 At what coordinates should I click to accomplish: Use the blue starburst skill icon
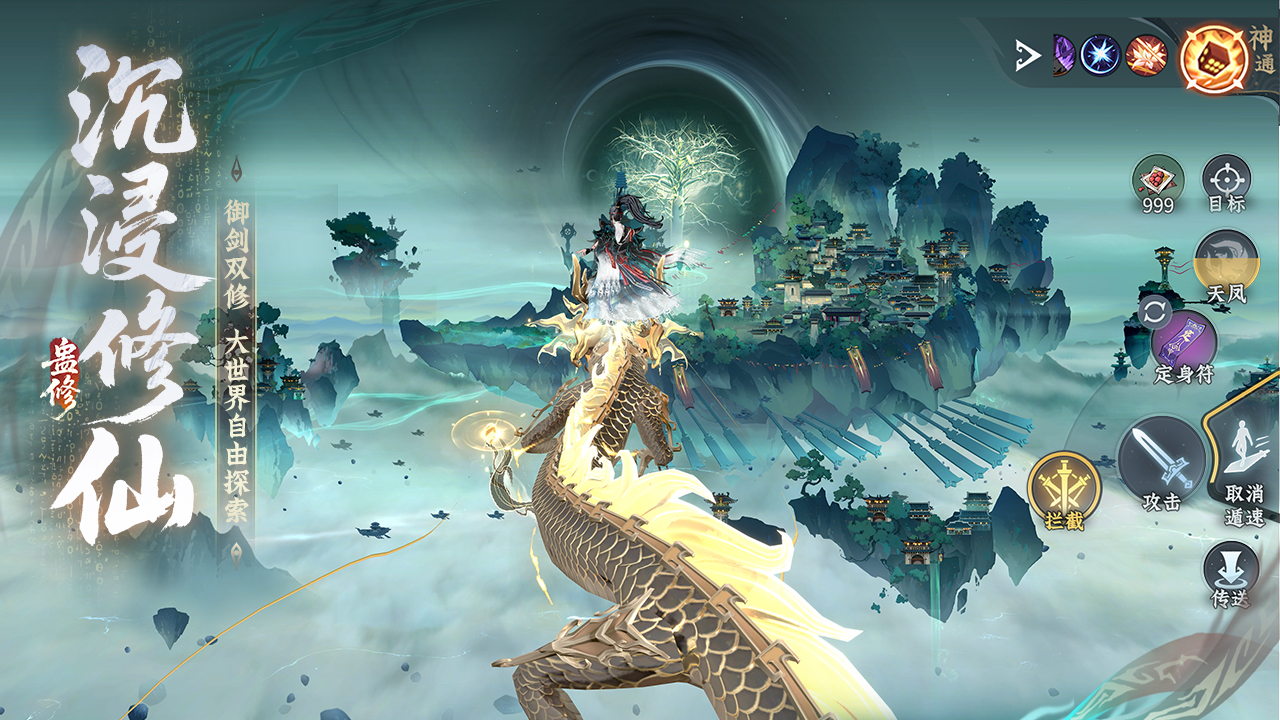click(1101, 55)
